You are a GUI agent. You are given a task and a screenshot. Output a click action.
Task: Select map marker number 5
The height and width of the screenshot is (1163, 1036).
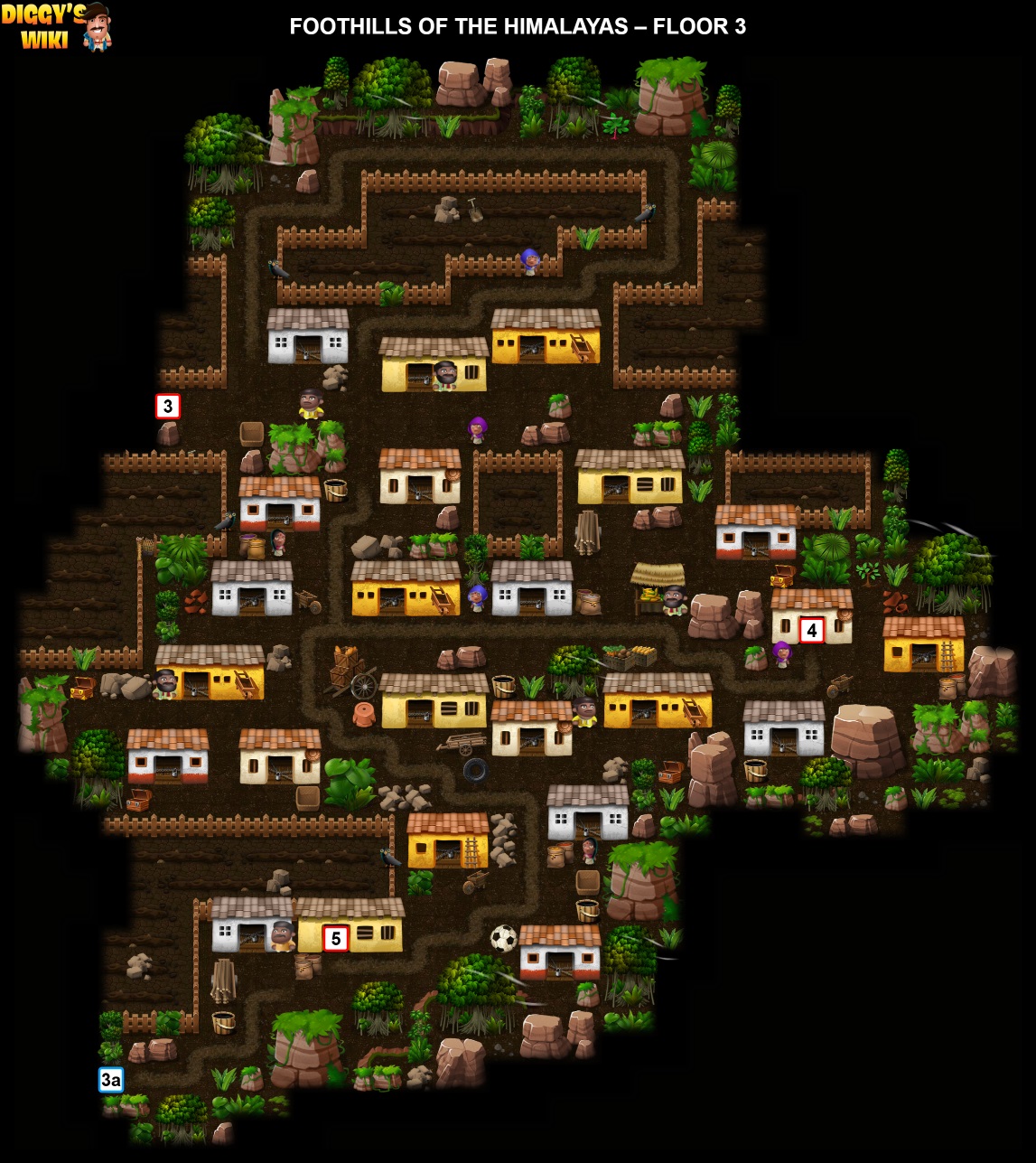tap(335, 939)
